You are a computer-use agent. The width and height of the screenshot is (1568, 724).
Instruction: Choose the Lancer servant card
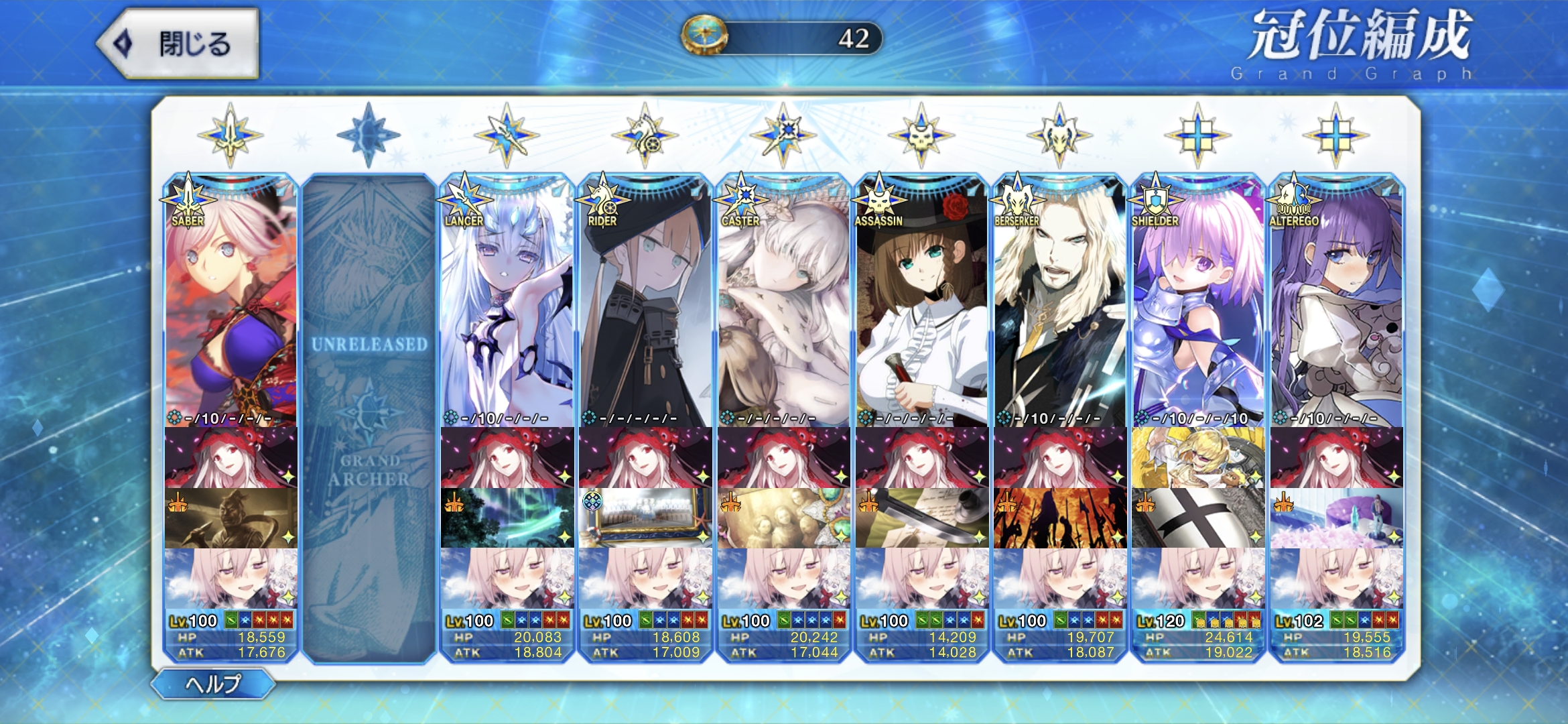point(507,302)
